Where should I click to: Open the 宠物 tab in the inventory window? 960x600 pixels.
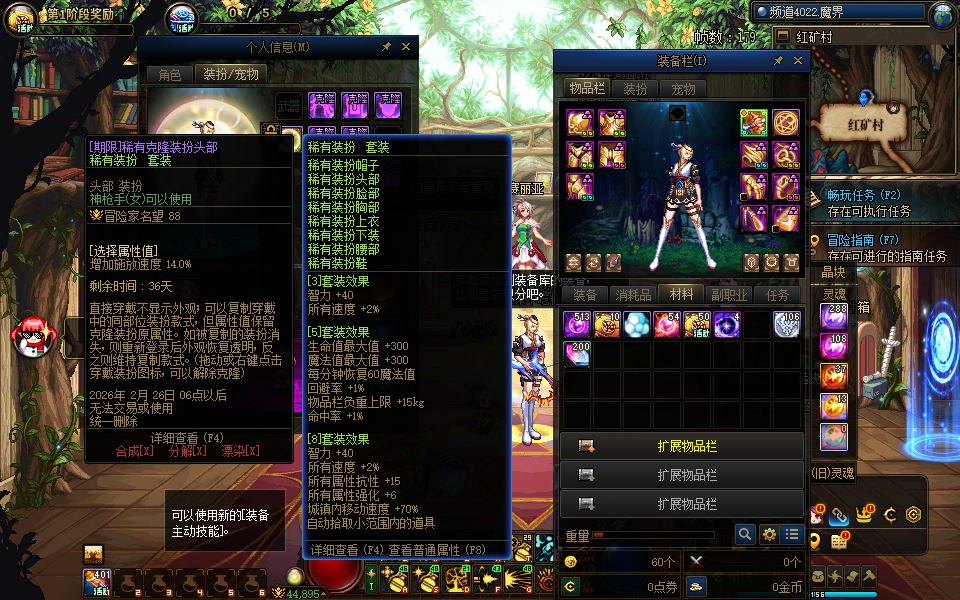[x=684, y=89]
